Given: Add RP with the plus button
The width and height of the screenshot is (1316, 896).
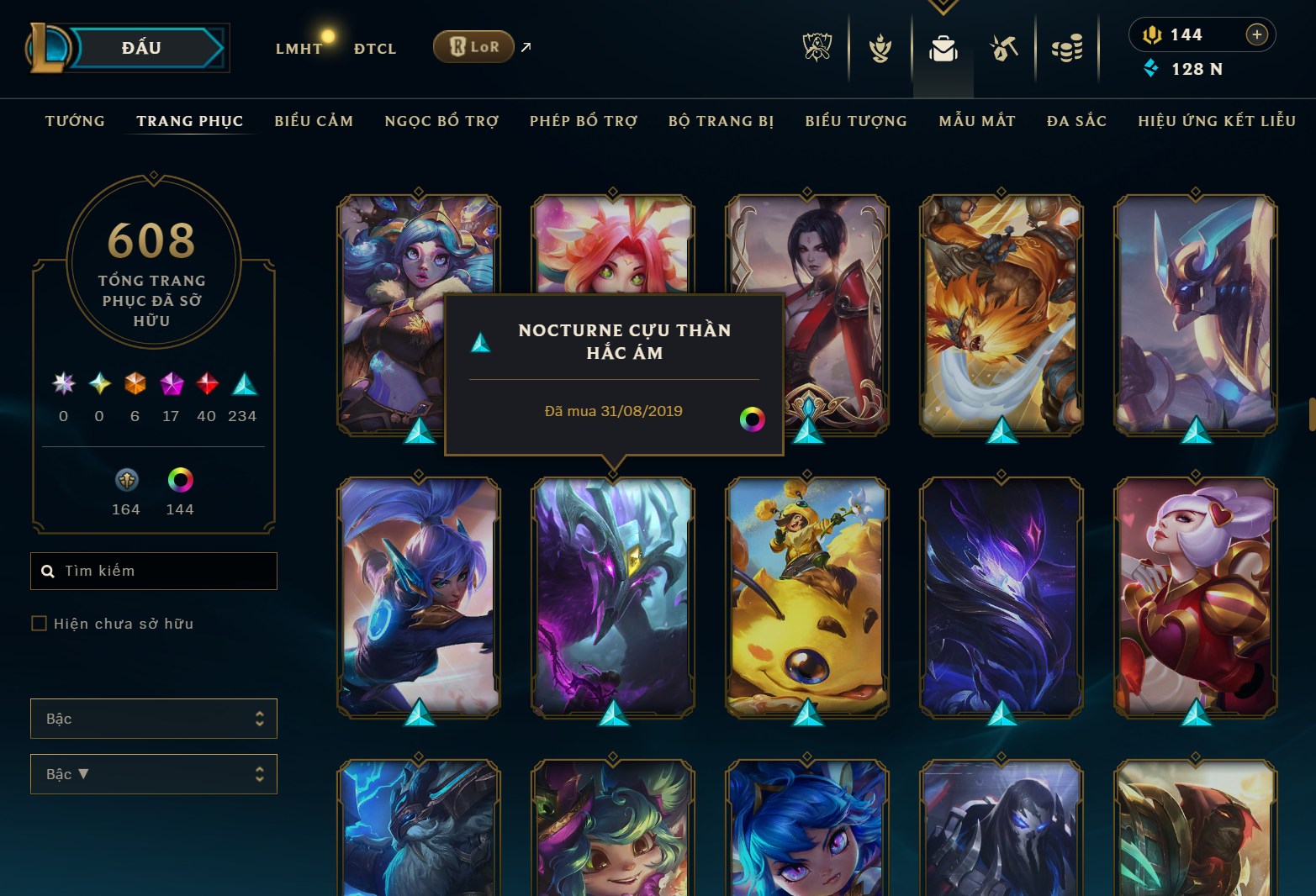Looking at the screenshot, I should [1256, 34].
